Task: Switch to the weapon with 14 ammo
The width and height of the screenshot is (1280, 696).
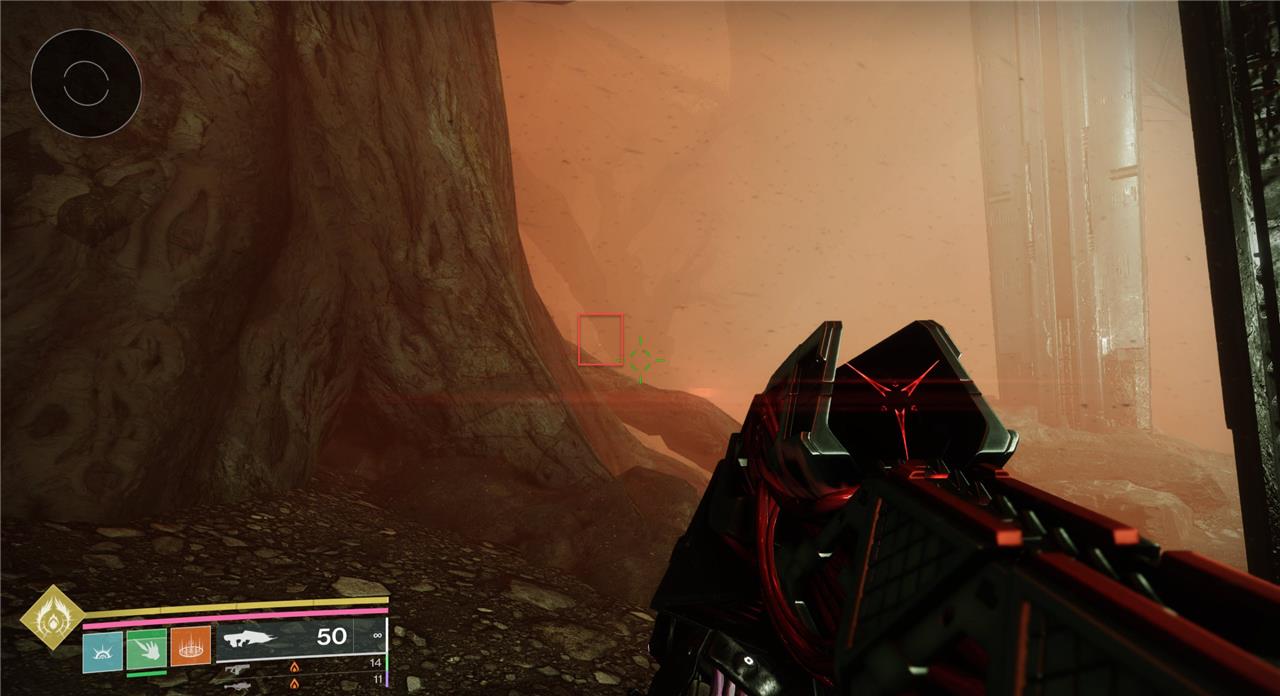Action: click(x=300, y=663)
